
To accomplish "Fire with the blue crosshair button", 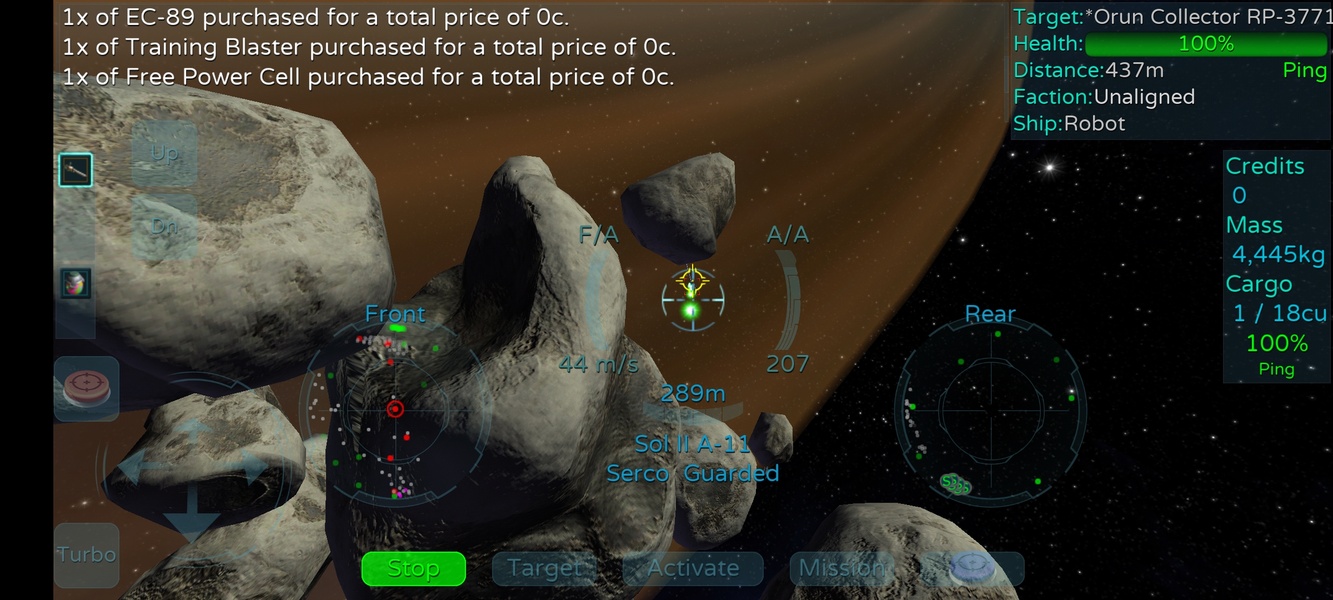I will (x=971, y=568).
